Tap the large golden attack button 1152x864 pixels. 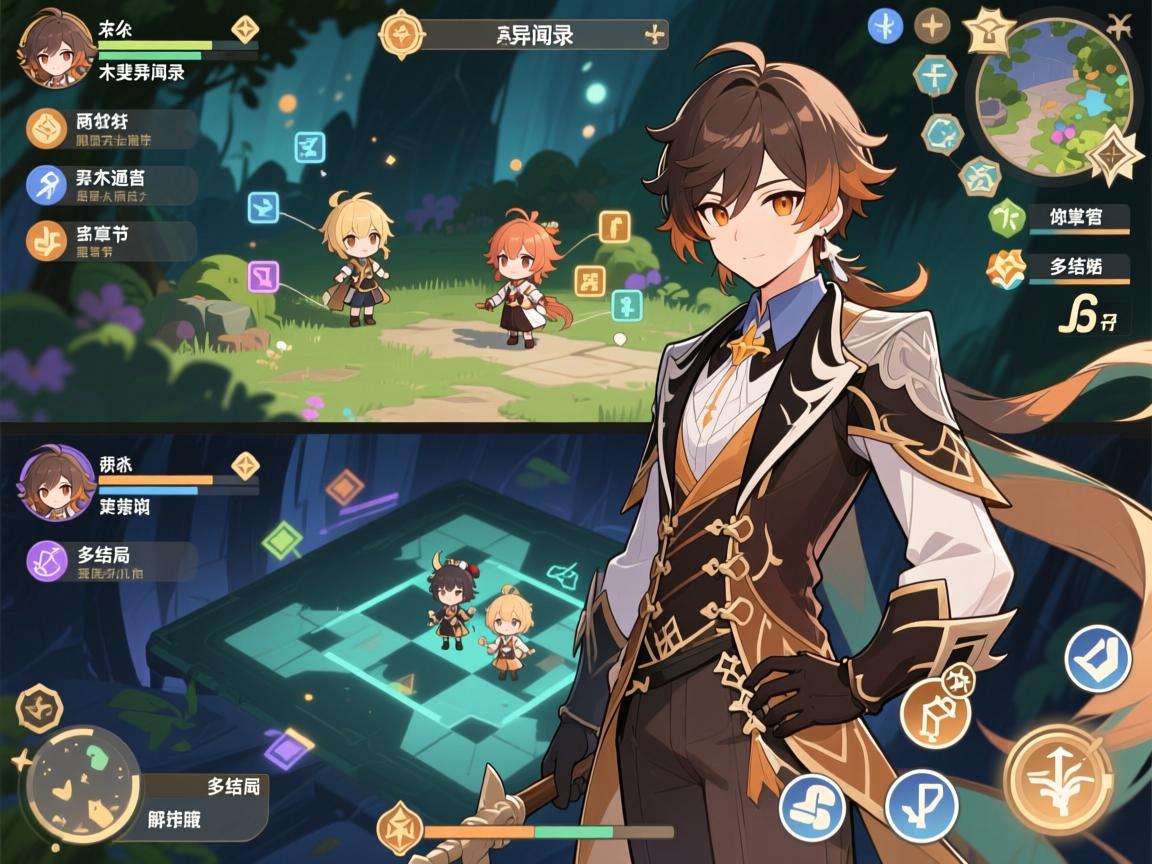[x=1058, y=779]
